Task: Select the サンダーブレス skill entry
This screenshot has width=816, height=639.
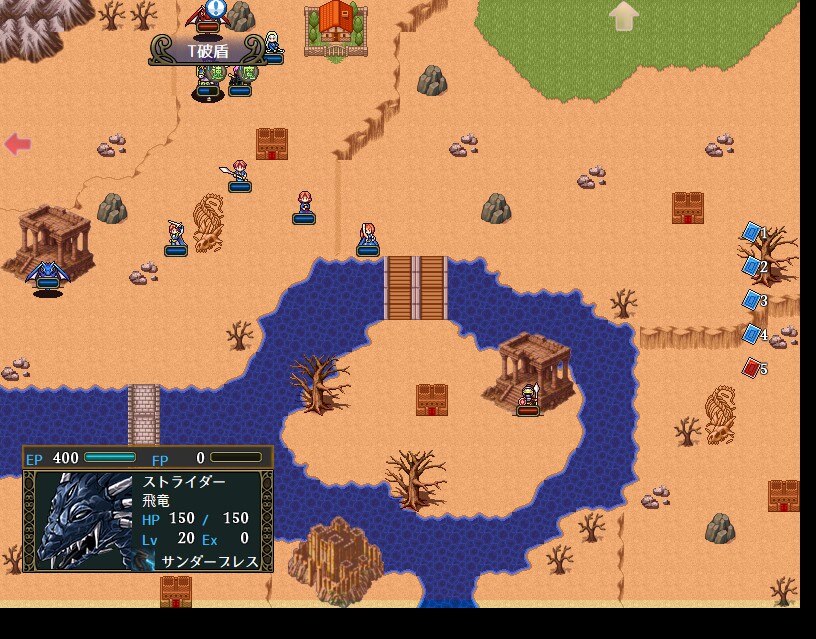Action: click(x=209, y=562)
